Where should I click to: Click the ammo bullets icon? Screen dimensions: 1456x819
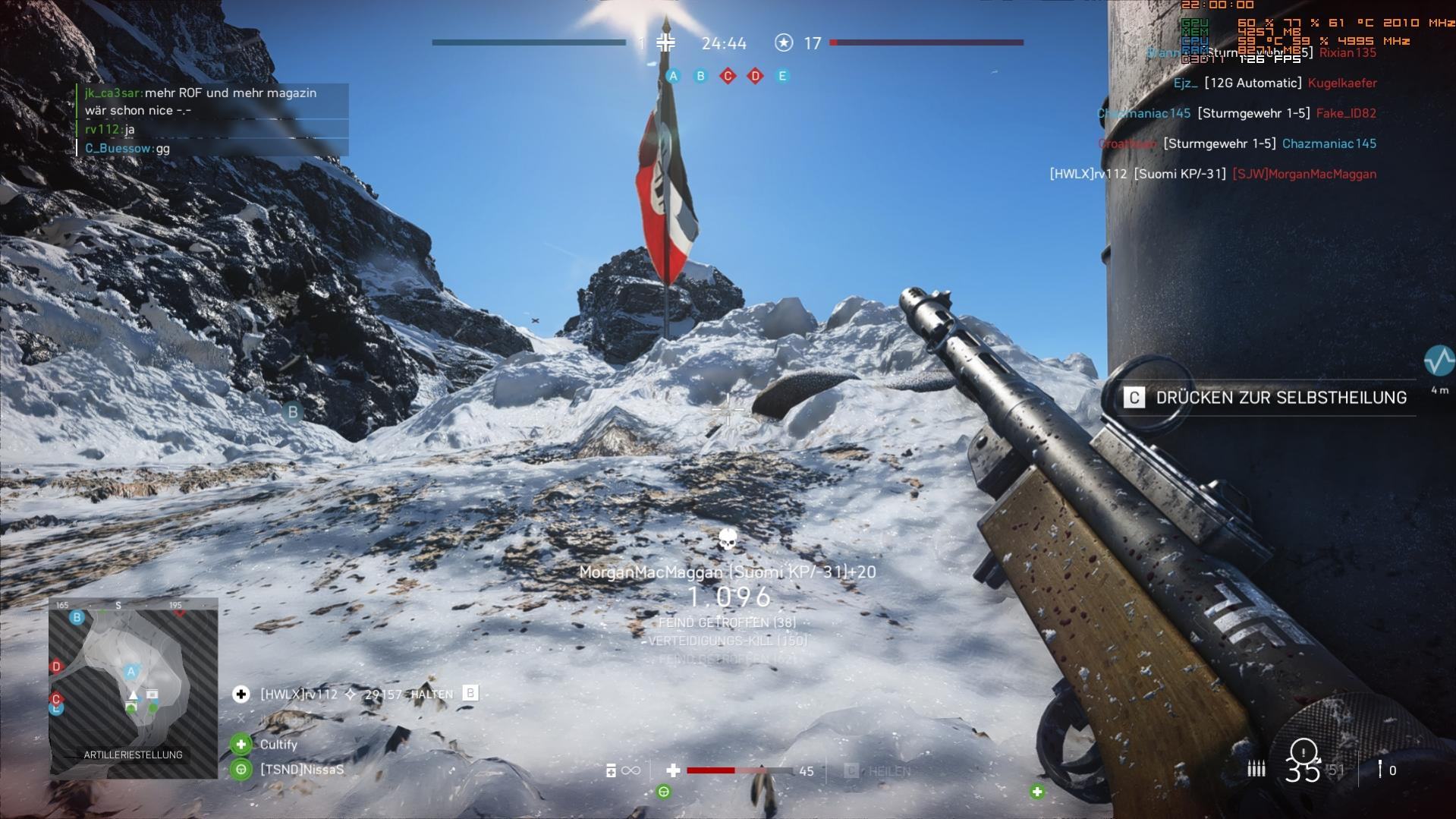coord(1256,770)
